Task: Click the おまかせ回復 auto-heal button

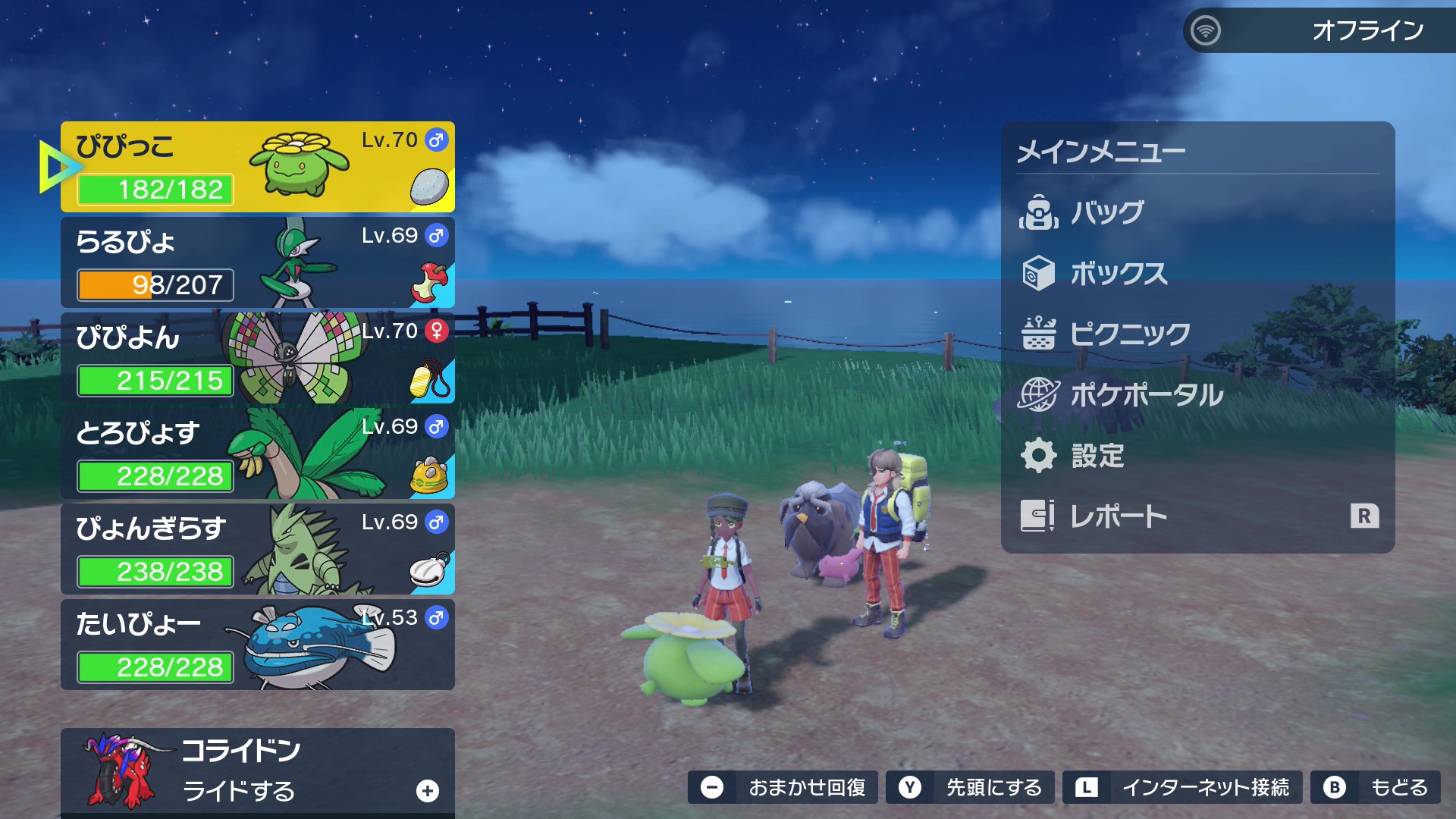Action: click(x=783, y=788)
